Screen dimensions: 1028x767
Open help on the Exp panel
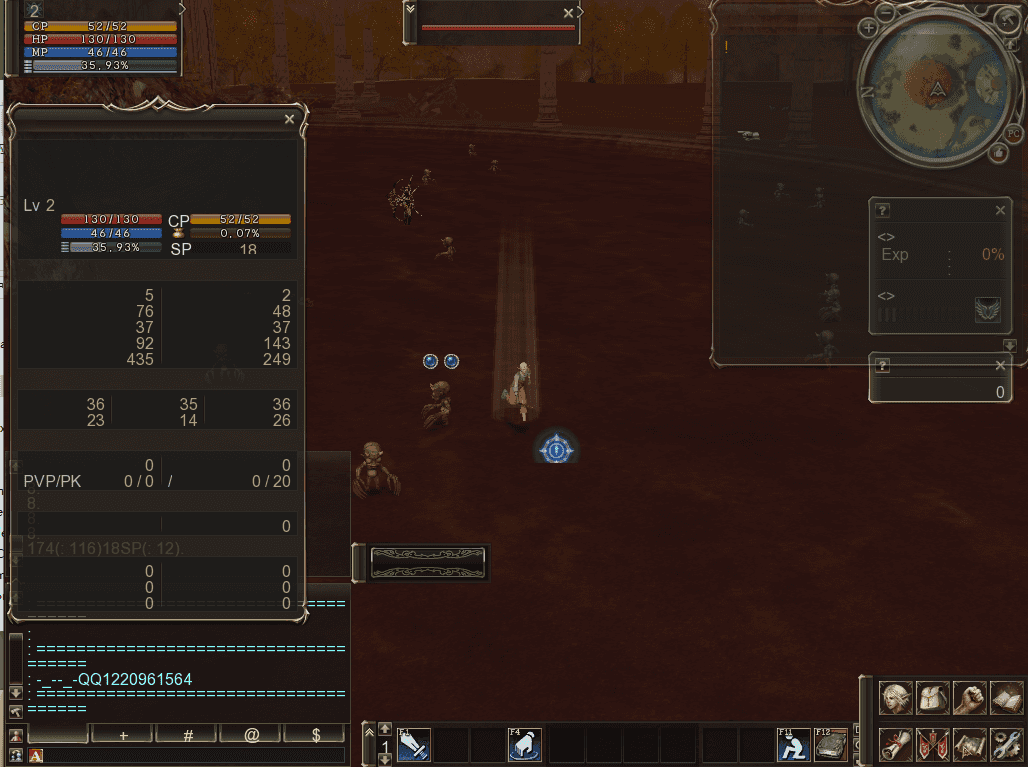tap(883, 211)
